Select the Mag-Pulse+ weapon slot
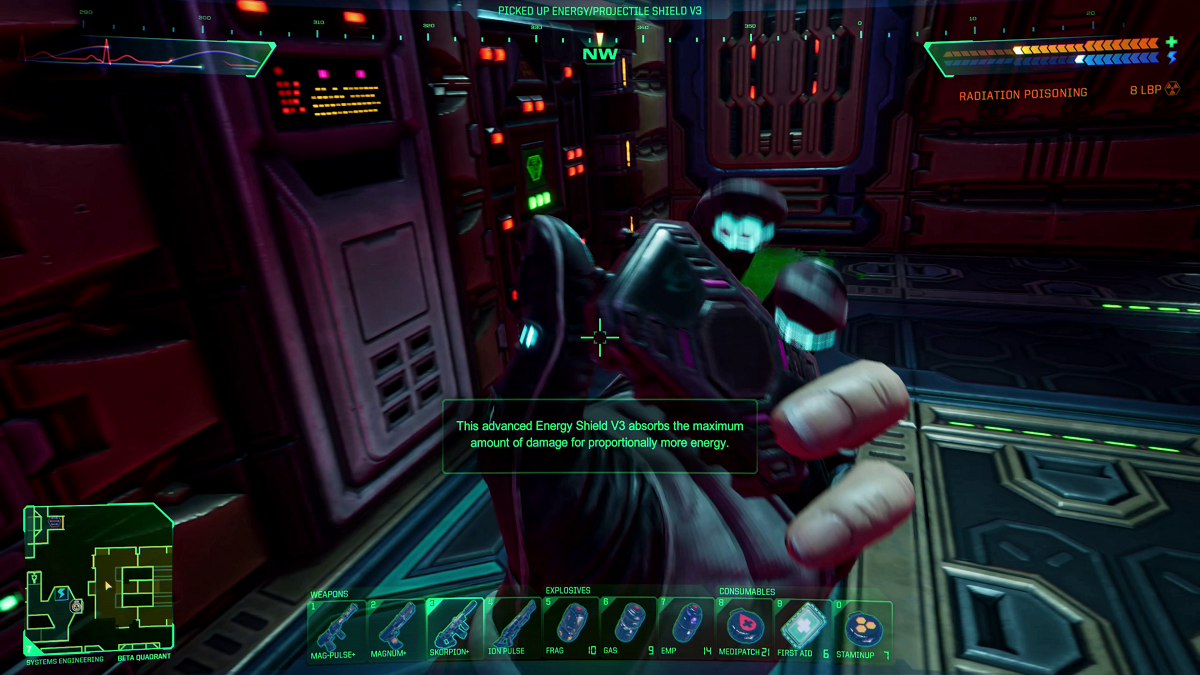The height and width of the screenshot is (675, 1200). (x=337, y=627)
